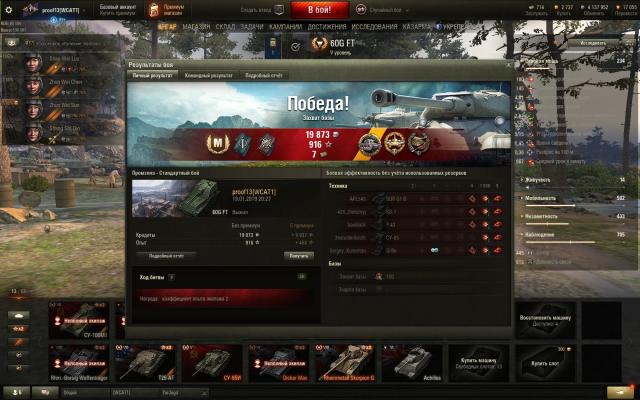Switch to Командный результат tab
The width and height of the screenshot is (640, 400).
point(208,75)
